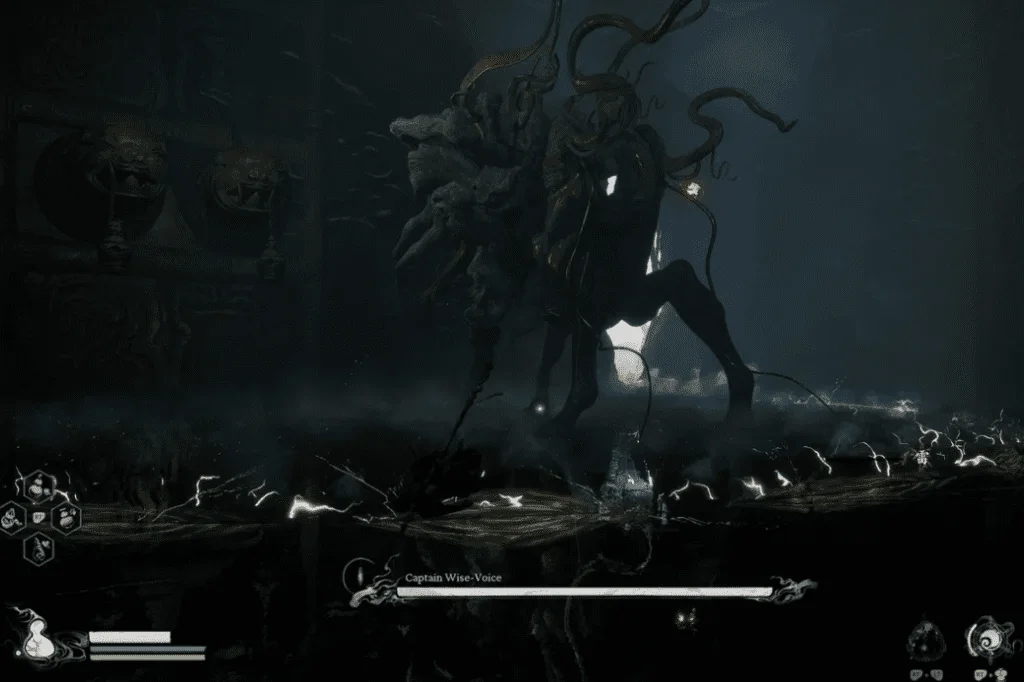Activate the Cloud Step spell at the top of the hexagon cluster
This screenshot has height=682, width=1024.
coord(39,488)
